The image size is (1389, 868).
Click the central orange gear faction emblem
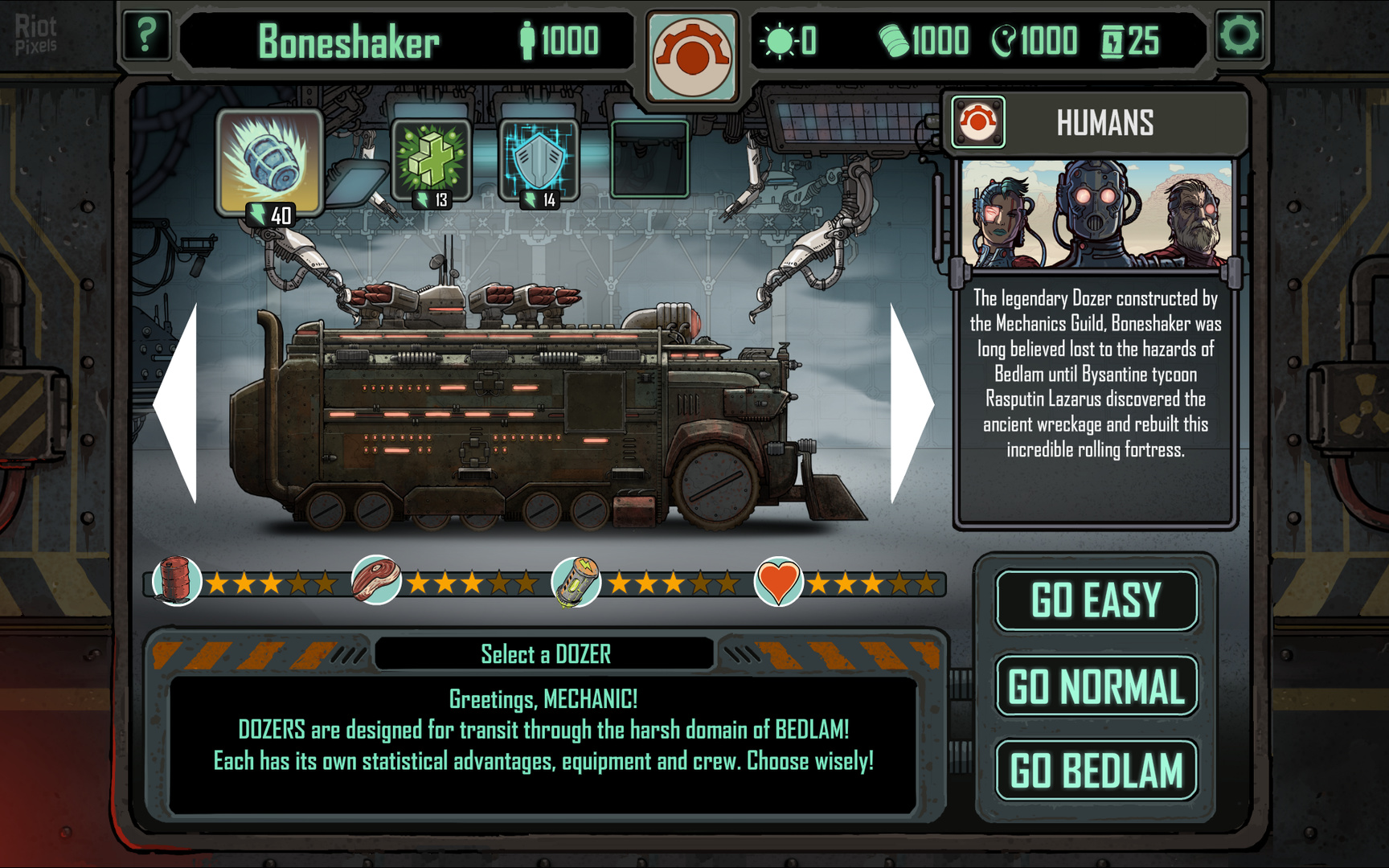[692, 56]
